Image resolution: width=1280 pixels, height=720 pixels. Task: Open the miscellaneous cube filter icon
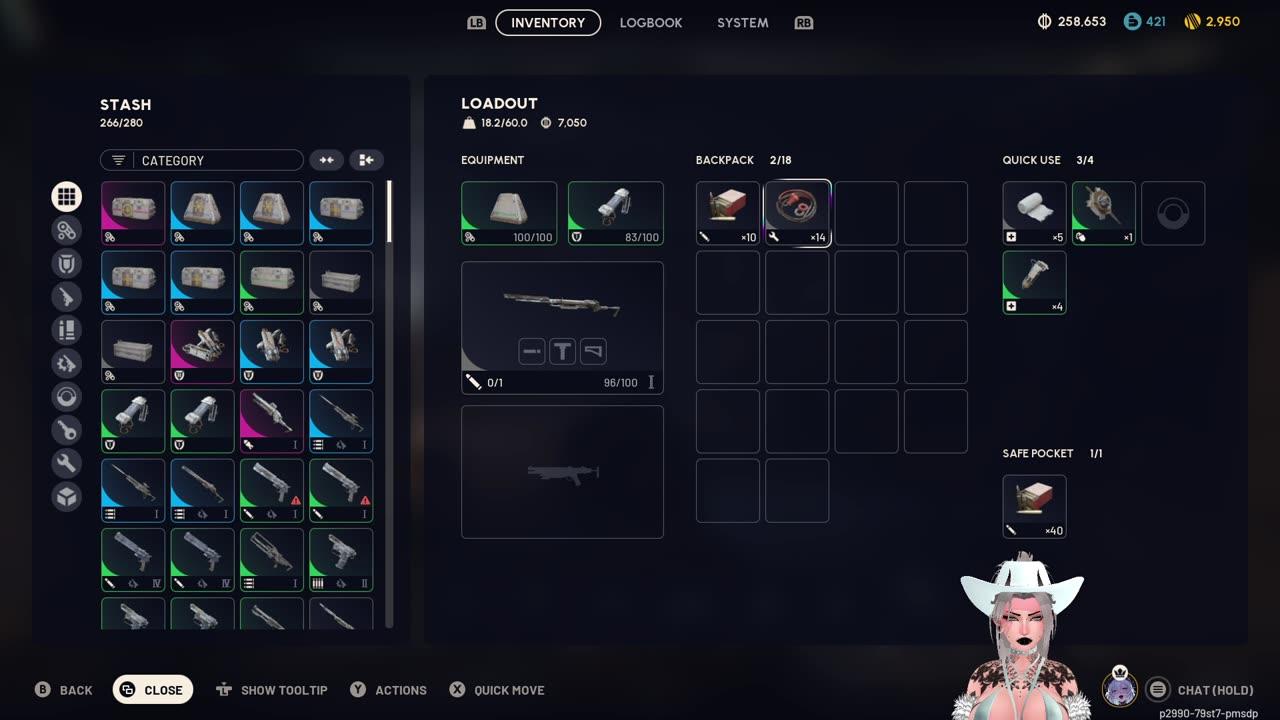66,496
